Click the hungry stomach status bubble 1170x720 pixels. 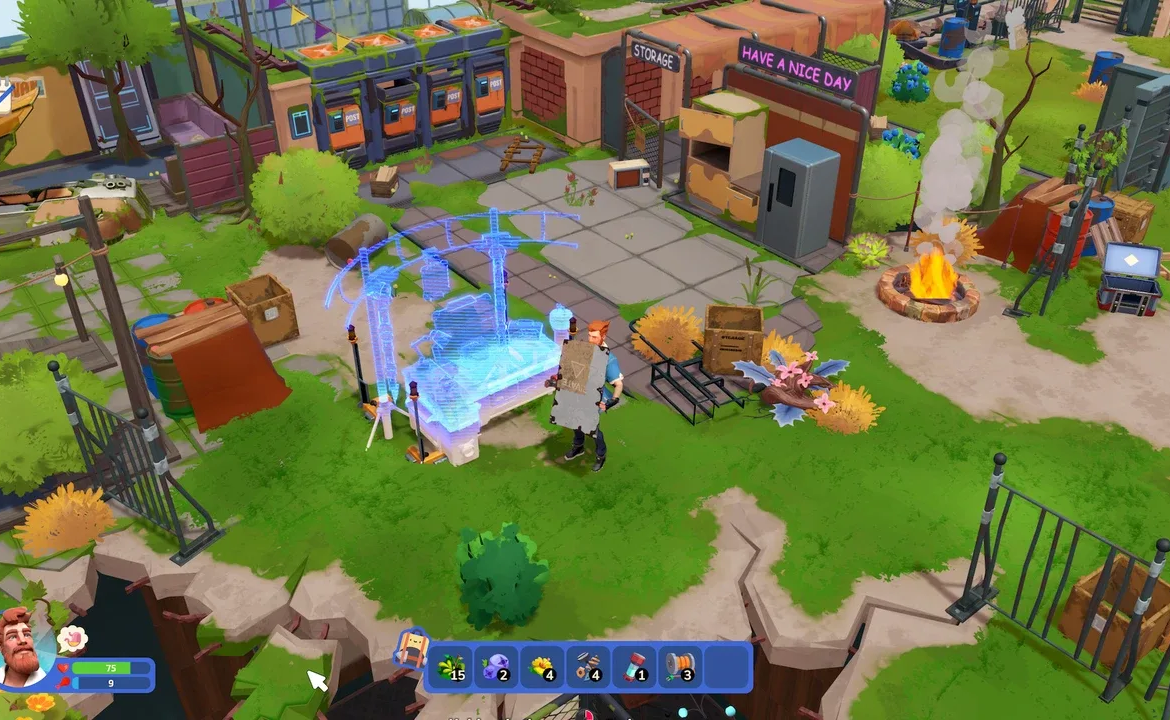[71, 638]
